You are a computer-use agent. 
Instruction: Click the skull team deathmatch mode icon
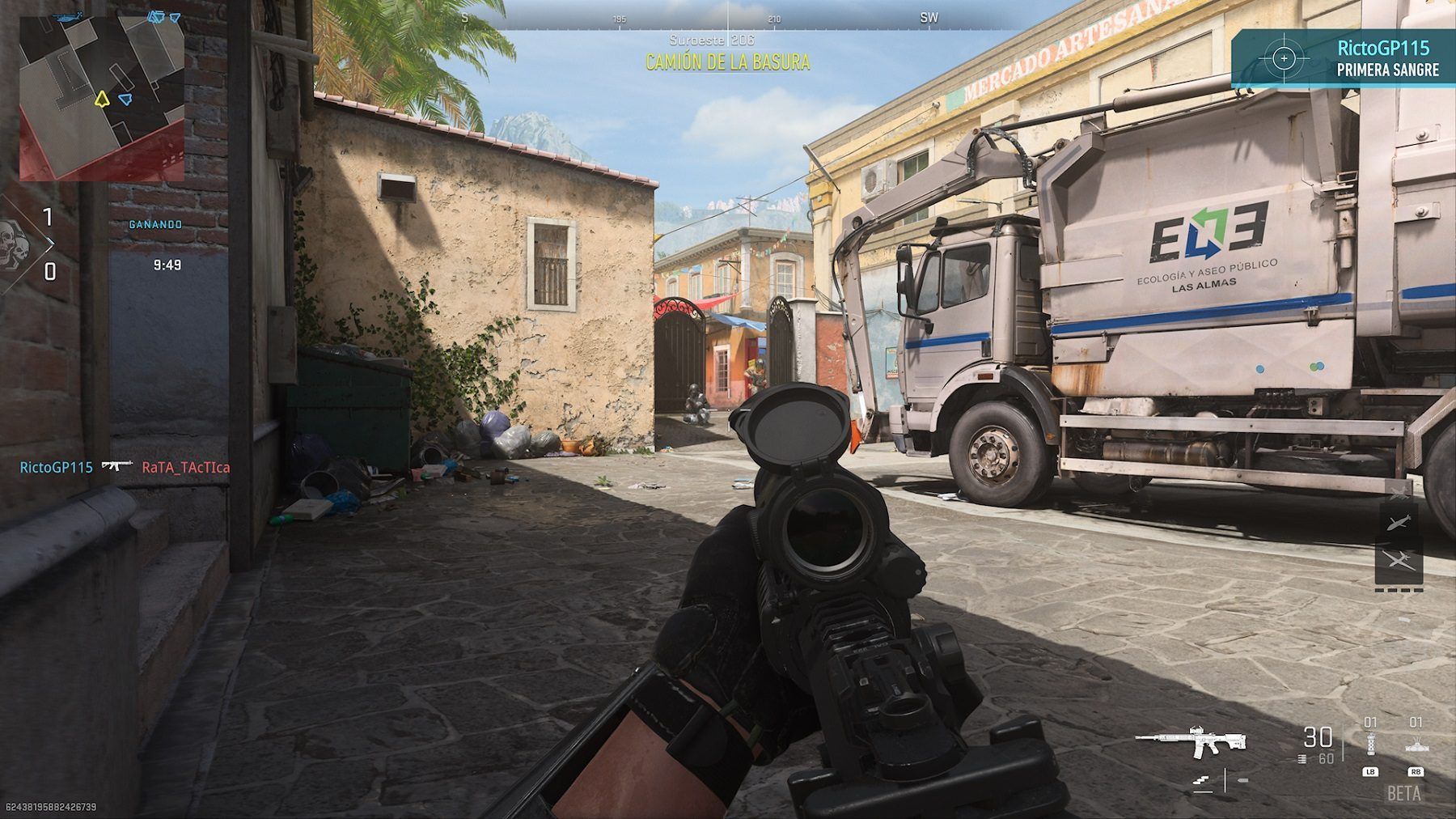[x=14, y=244]
